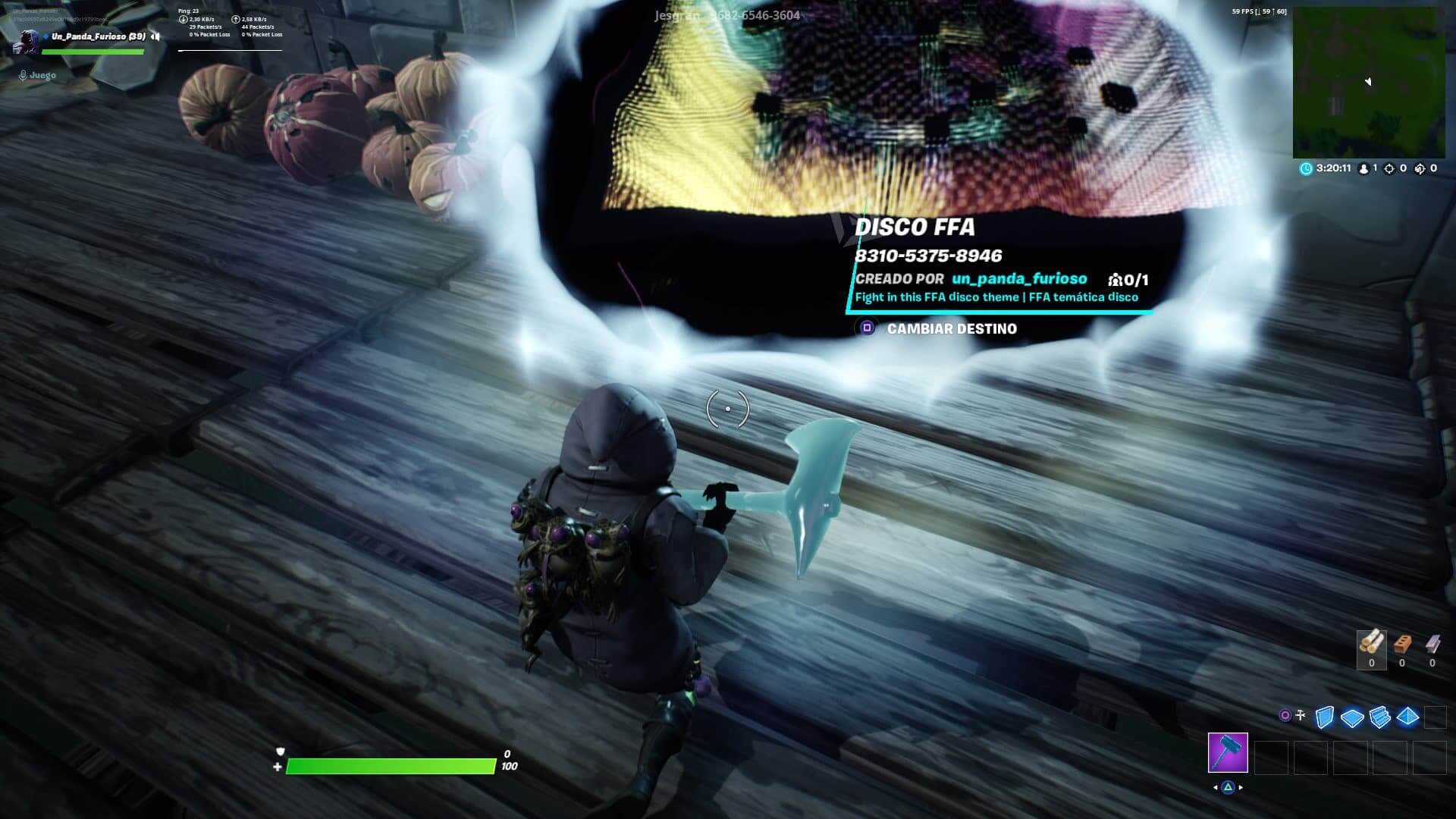Click the Cambiar Destino option

coord(951,328)
